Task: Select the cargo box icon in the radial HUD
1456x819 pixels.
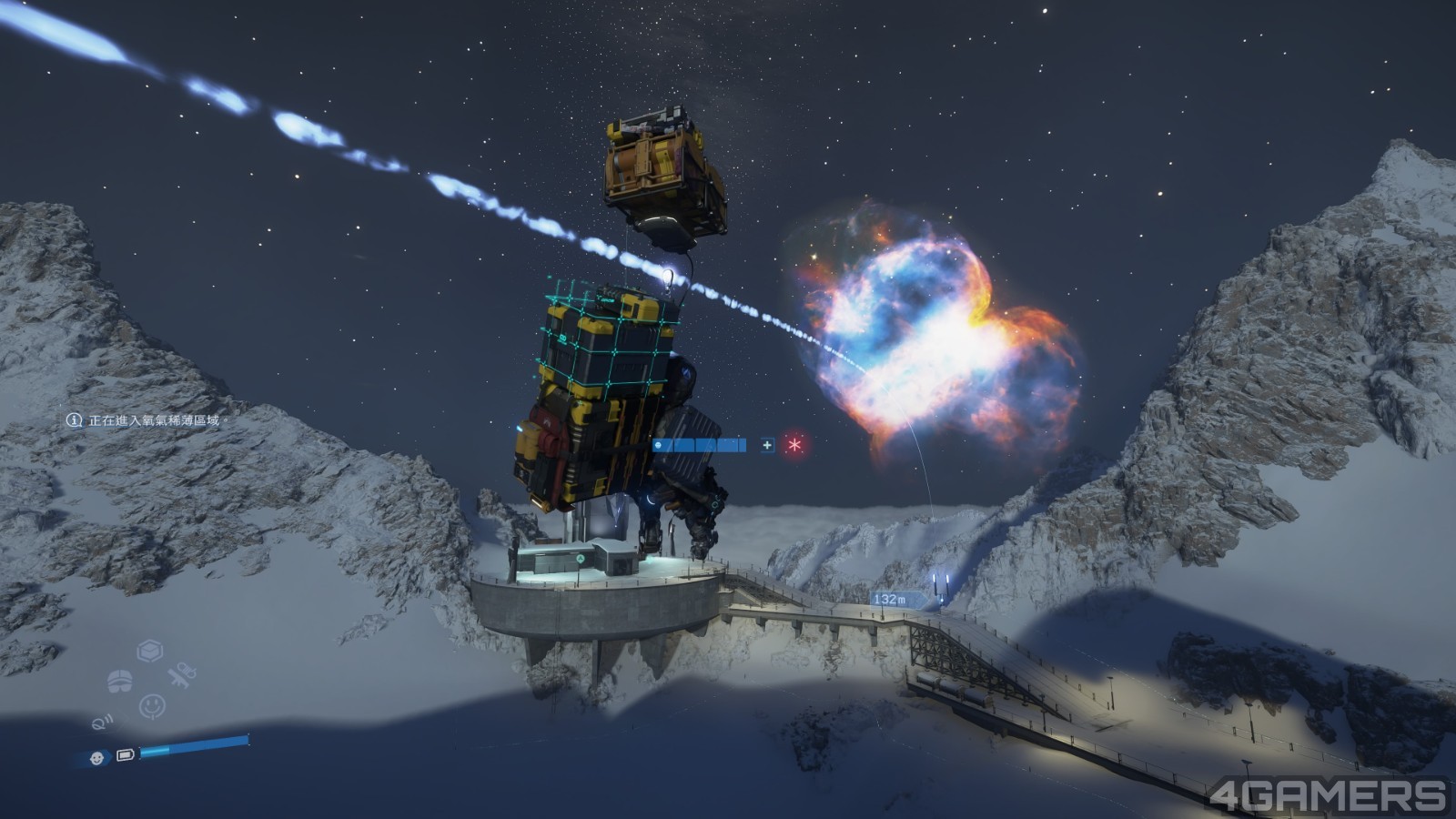Action: tap(150, 650)
